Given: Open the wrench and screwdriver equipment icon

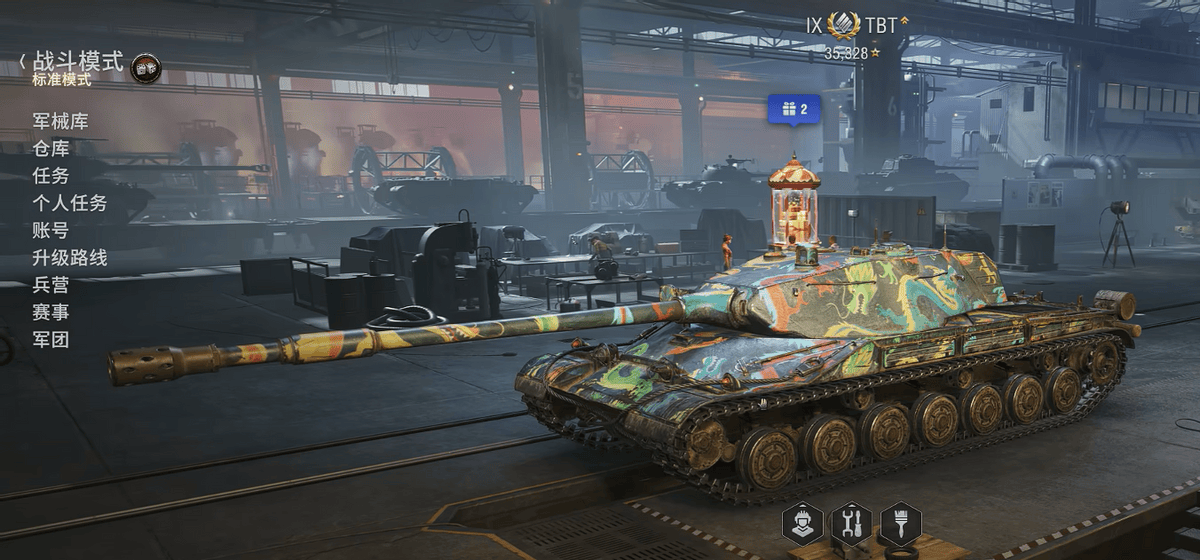Looking at the screenshot, I should tap(851, 523).
